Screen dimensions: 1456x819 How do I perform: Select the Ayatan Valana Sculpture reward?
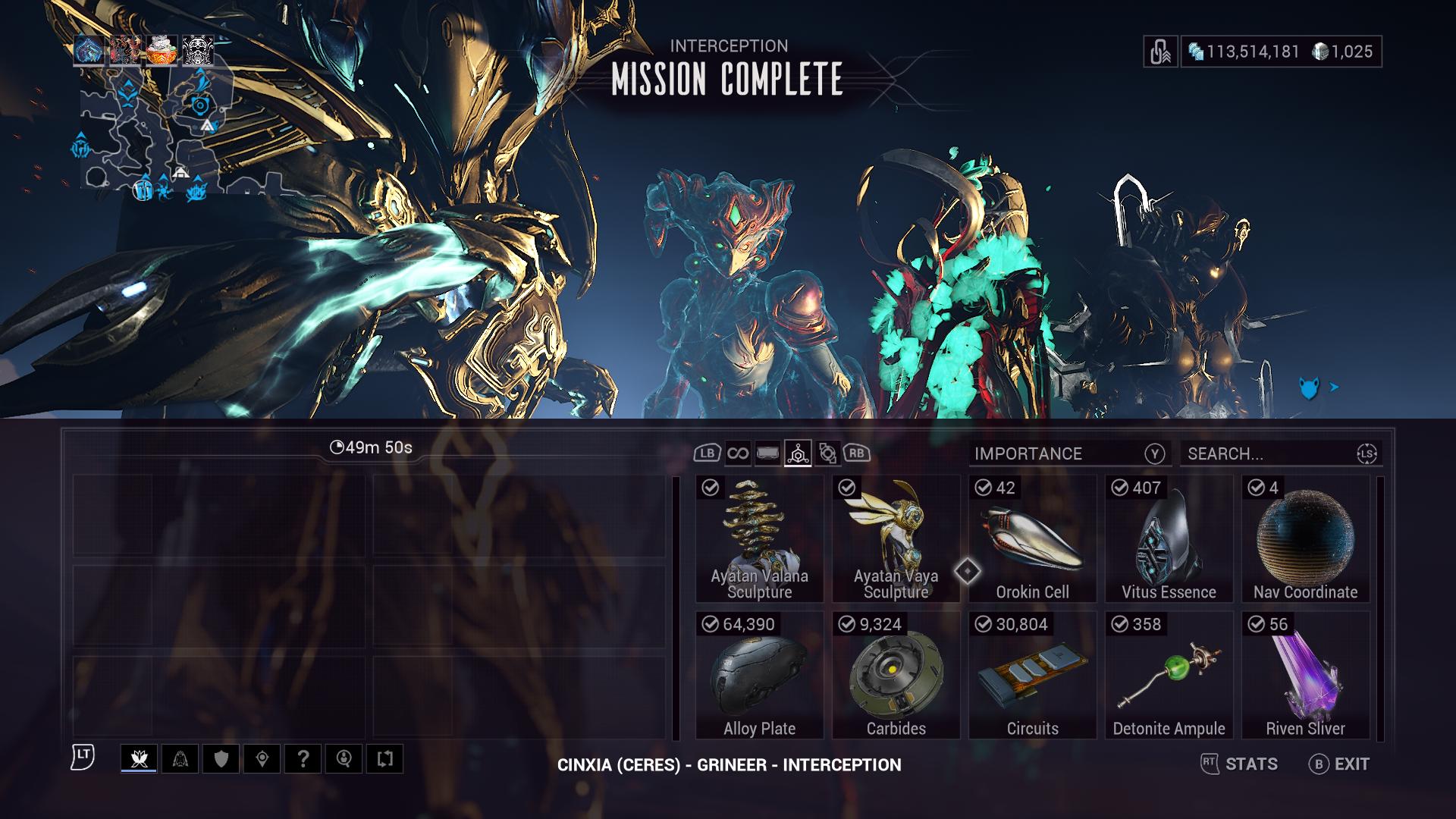point(759,539)
